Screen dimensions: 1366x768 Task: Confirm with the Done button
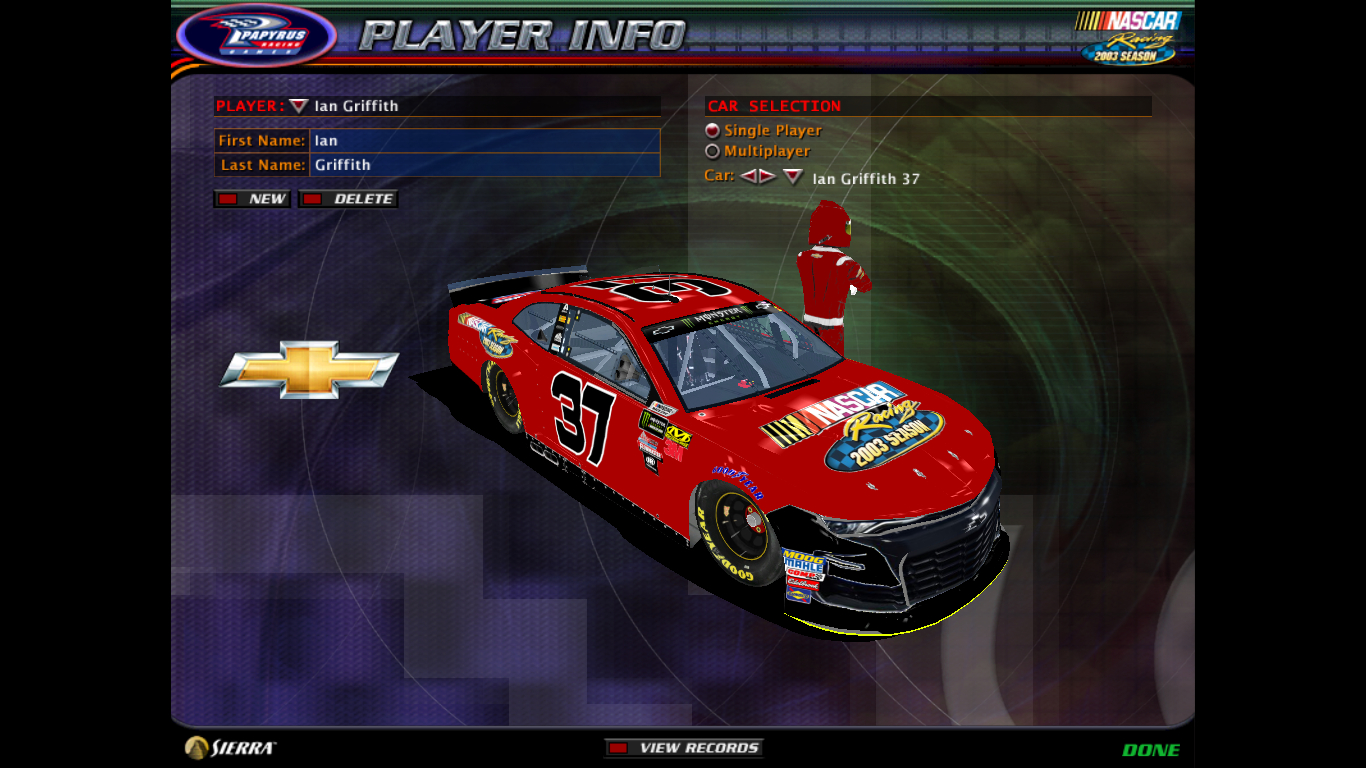click(1150, 750)
